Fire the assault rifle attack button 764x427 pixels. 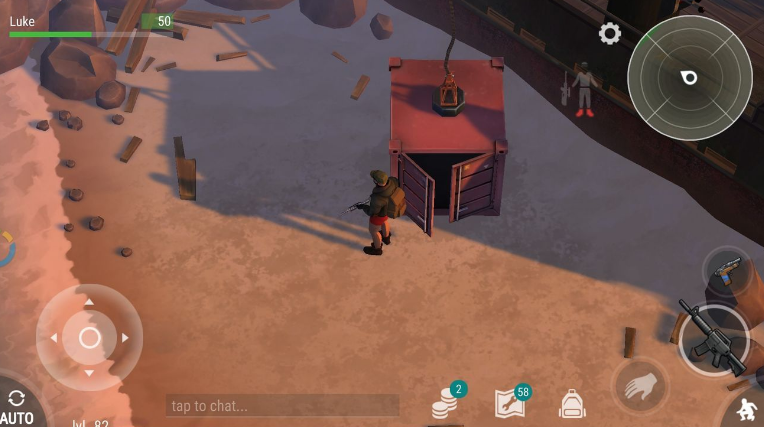(713, 339)
